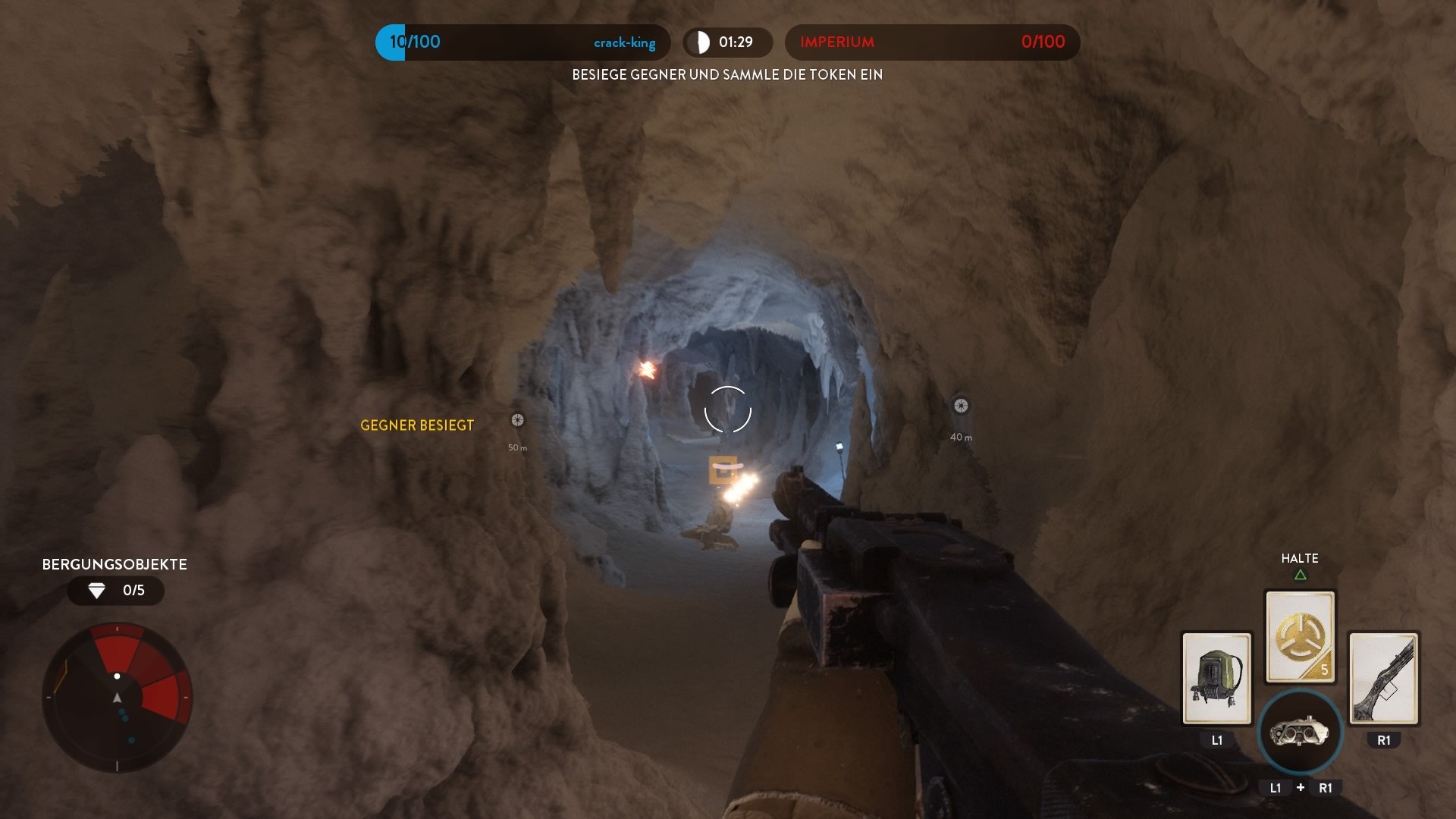Click the 50m waypoint marker in the cave
Viewport: 1456px width, 819px height.
pos(516,418)
